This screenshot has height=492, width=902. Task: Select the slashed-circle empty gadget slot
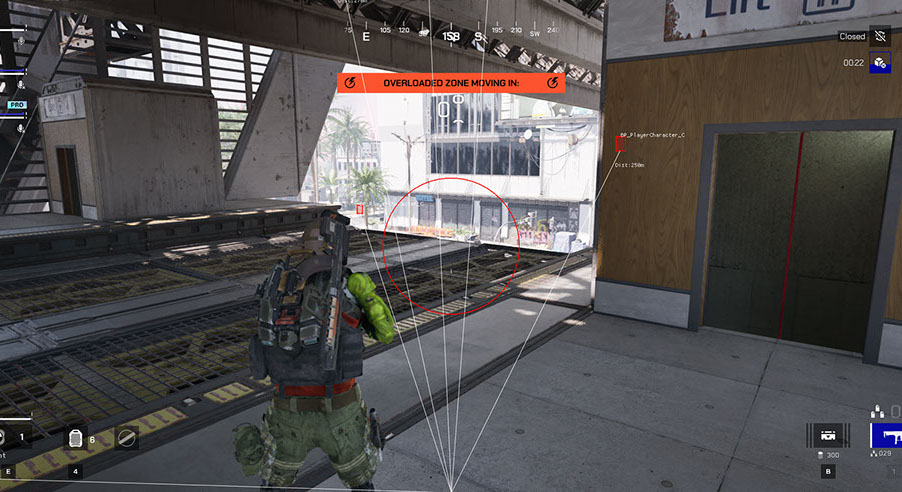[126, 437]
